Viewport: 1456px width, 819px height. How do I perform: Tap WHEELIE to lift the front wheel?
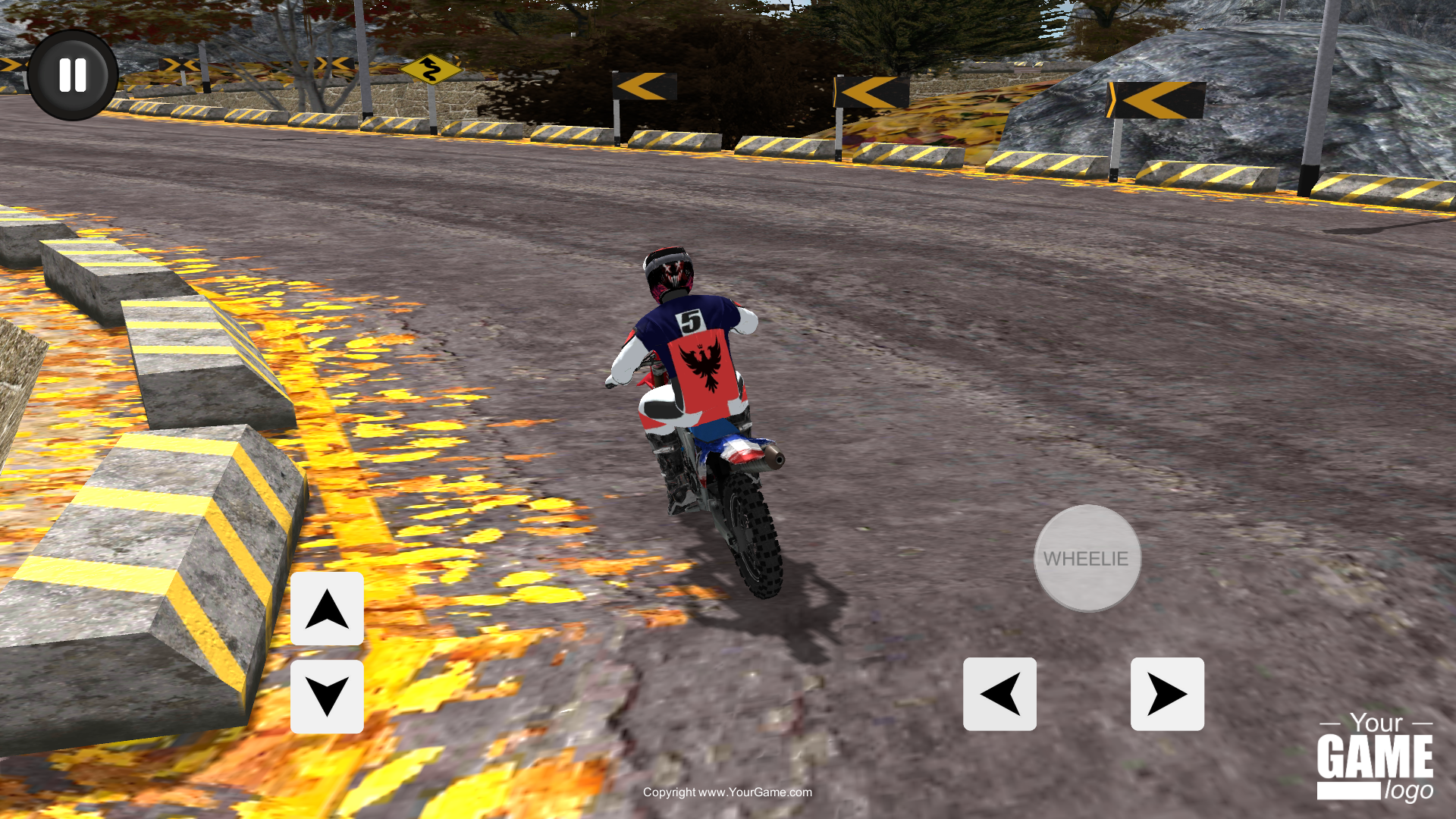1087,560
